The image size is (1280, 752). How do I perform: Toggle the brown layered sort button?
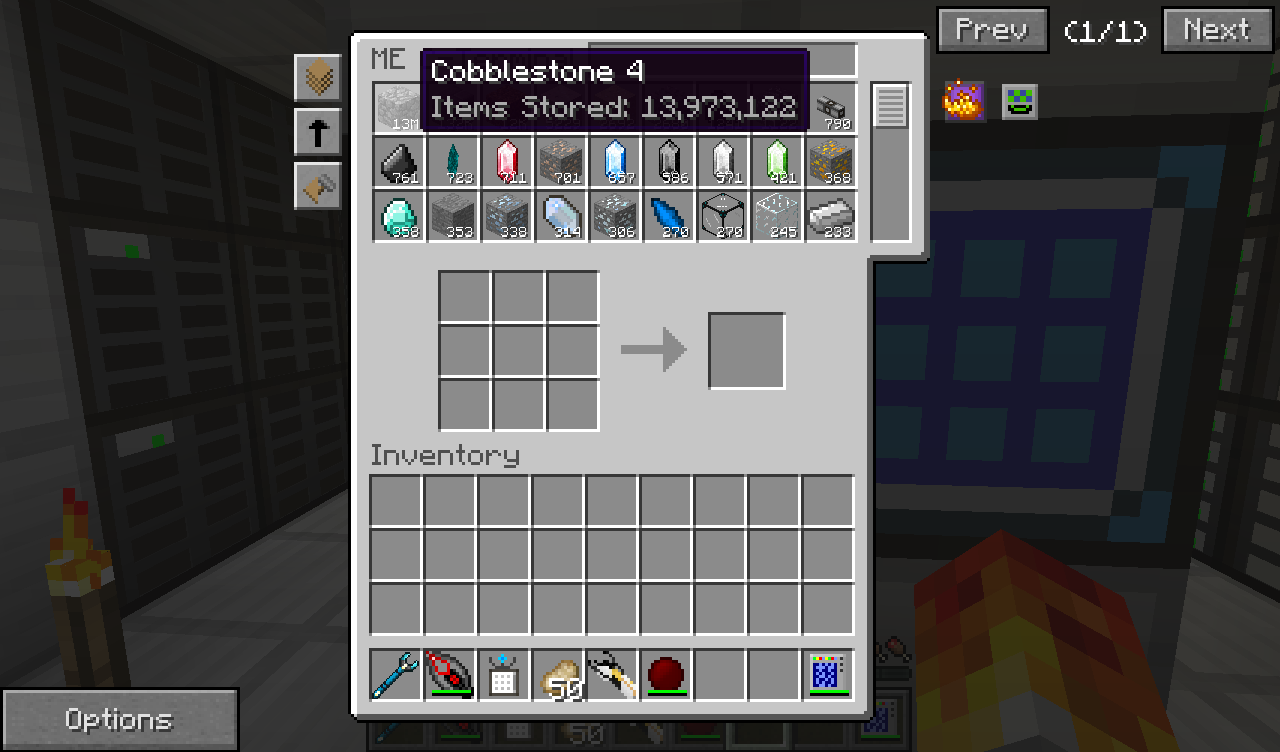click(318, 78)
